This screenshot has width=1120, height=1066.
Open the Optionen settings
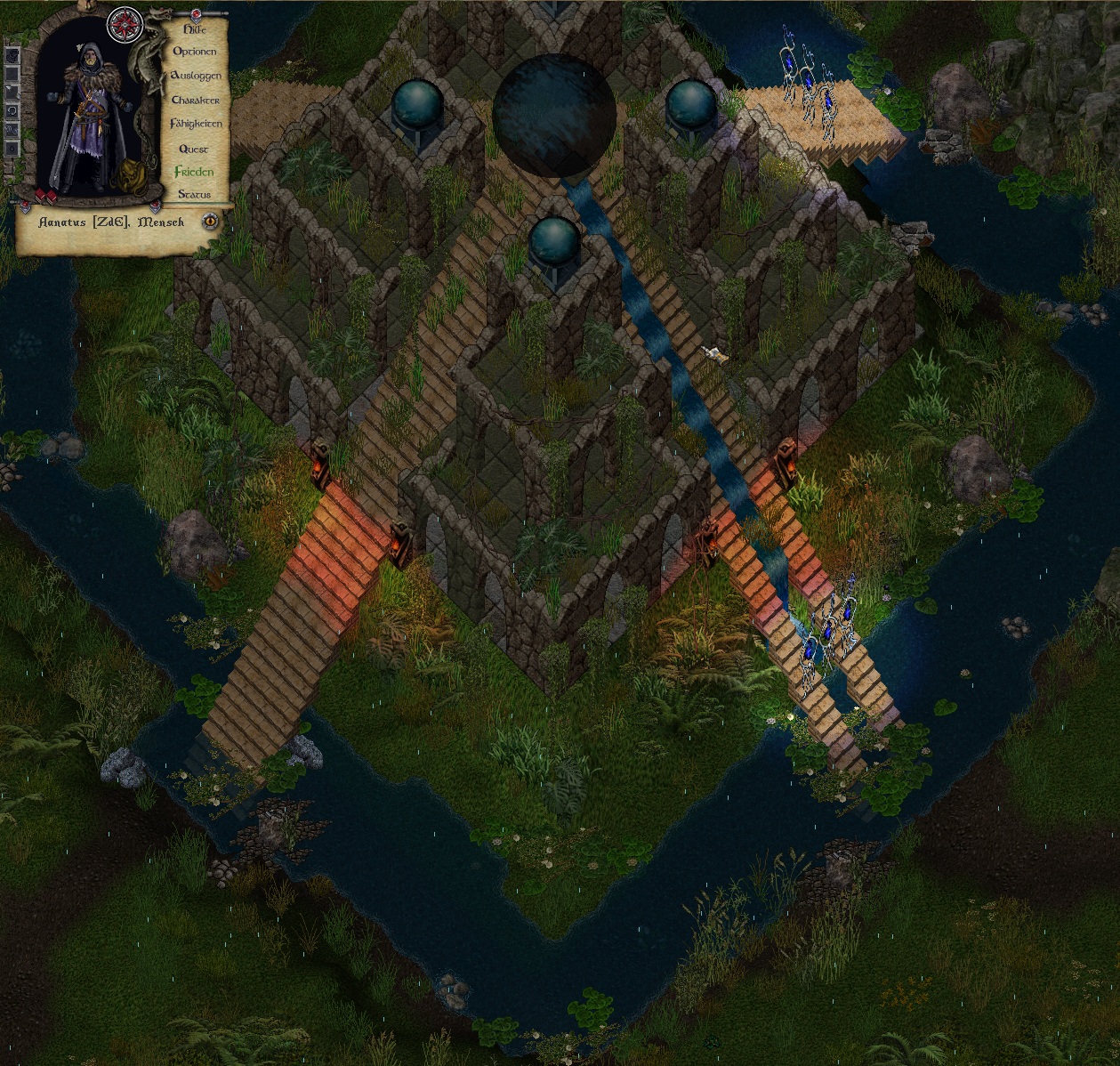(x=195, y=52)
